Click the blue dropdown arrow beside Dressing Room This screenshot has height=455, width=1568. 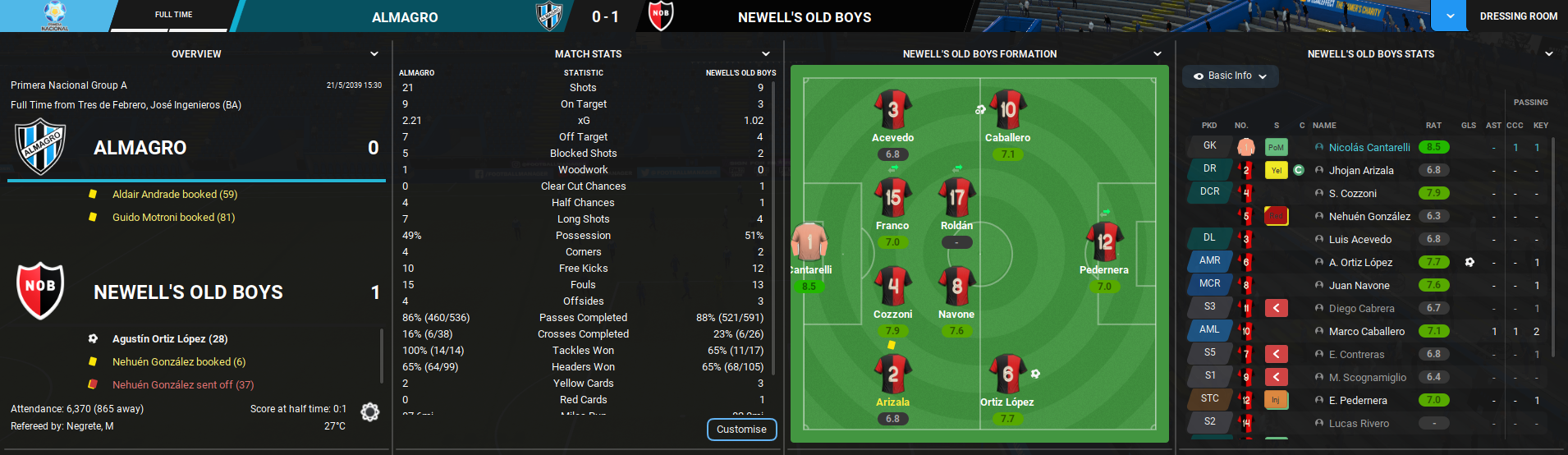pyautogui.click(x=1450, y=16)
